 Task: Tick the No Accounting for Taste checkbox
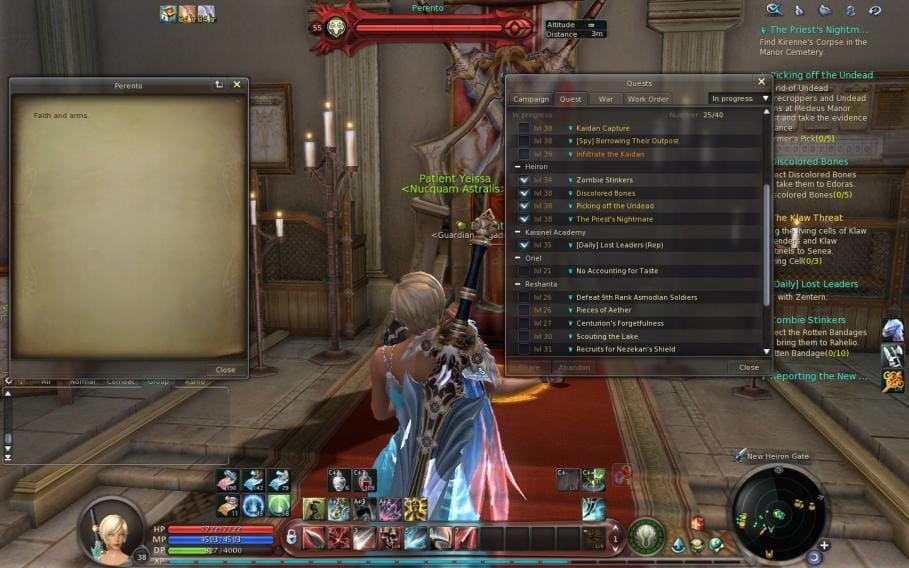524,271
